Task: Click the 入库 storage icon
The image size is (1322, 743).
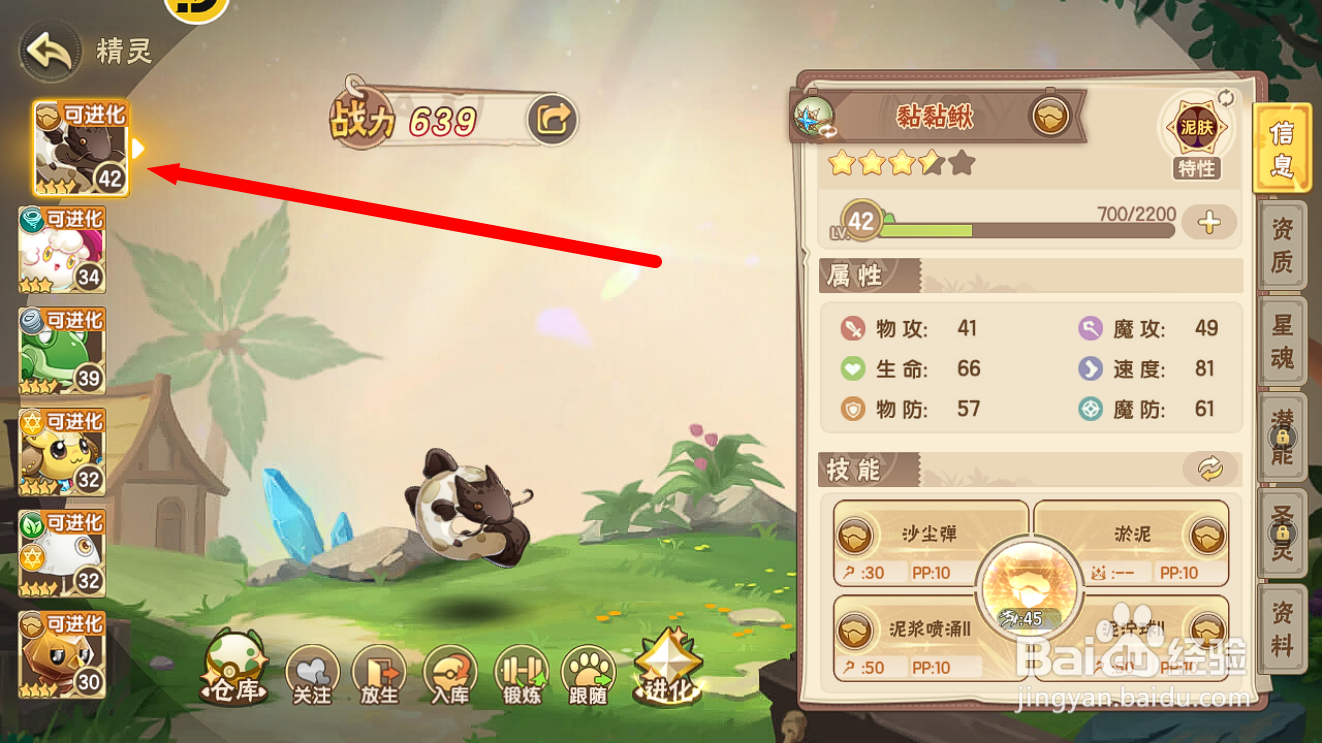Action: pyautogui.click(x=450, y=675)
